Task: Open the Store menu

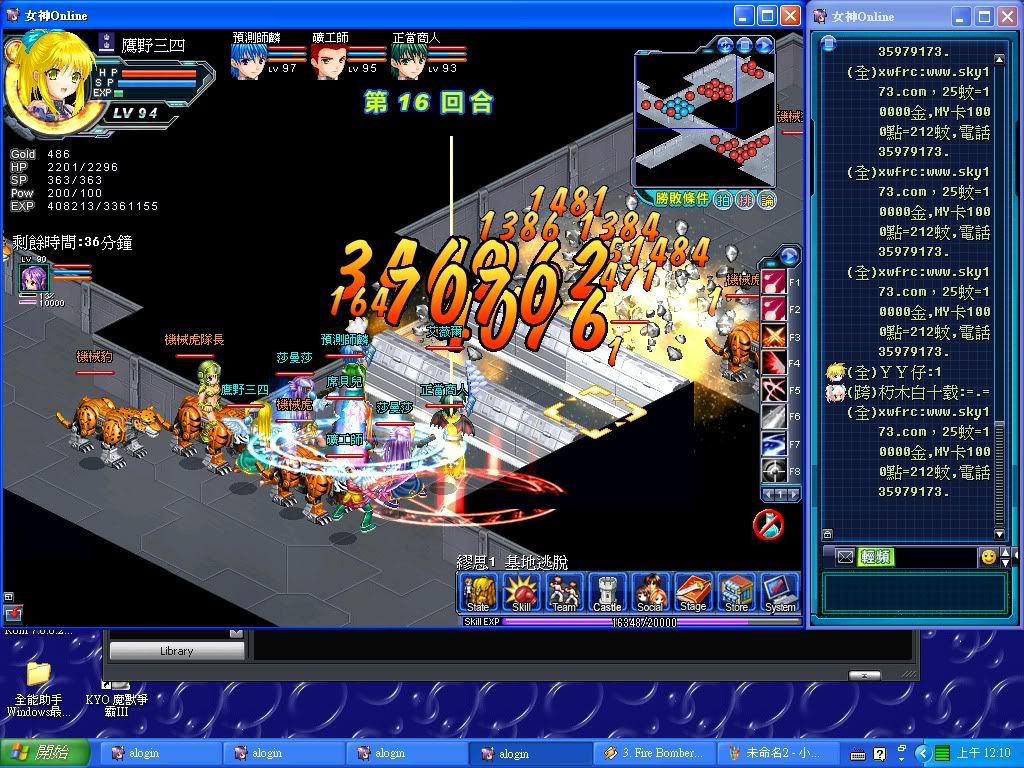Action: (x=736, y=593)
